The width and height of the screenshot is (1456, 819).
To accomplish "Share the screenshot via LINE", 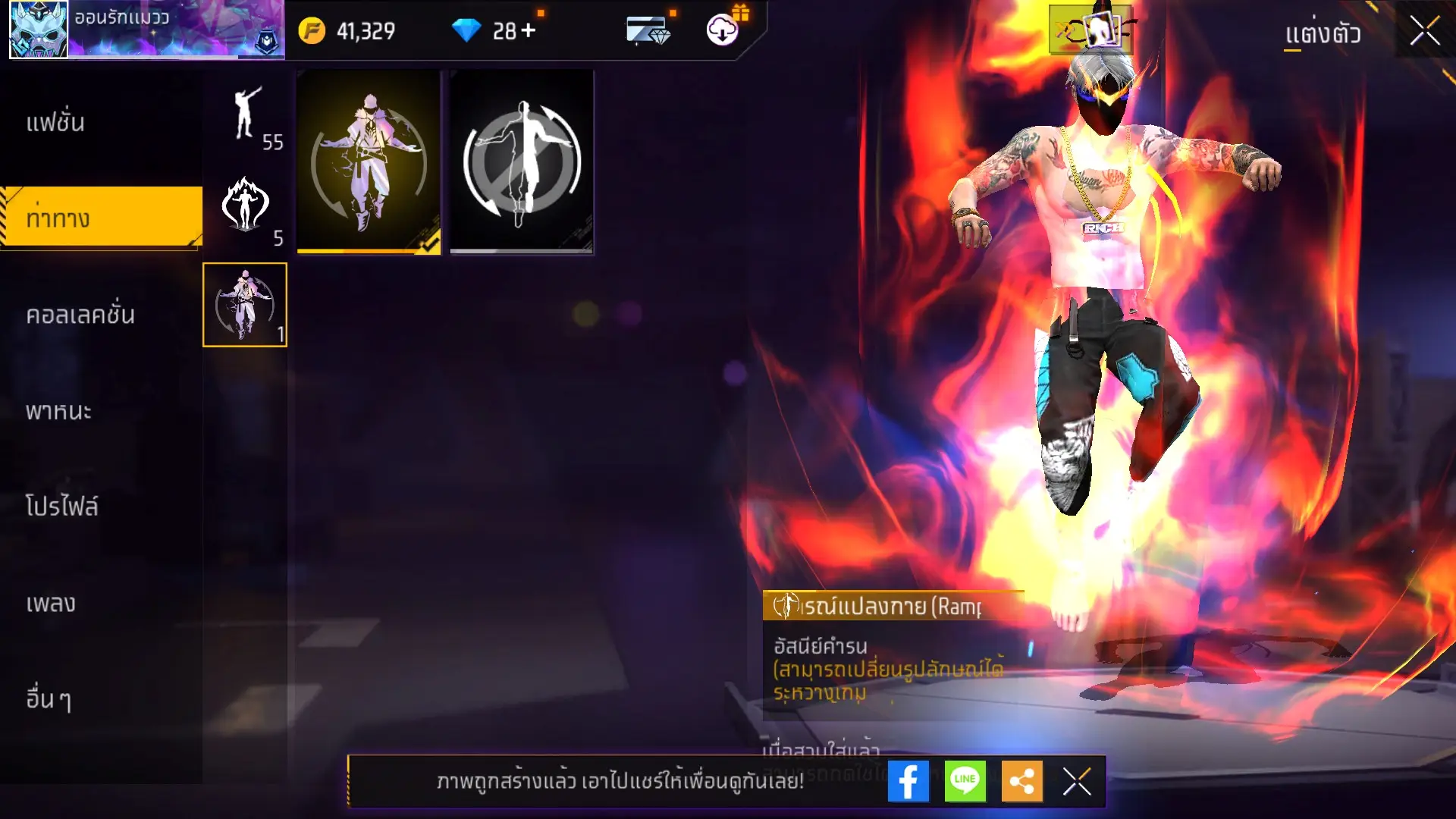I will tap(963, 781).
